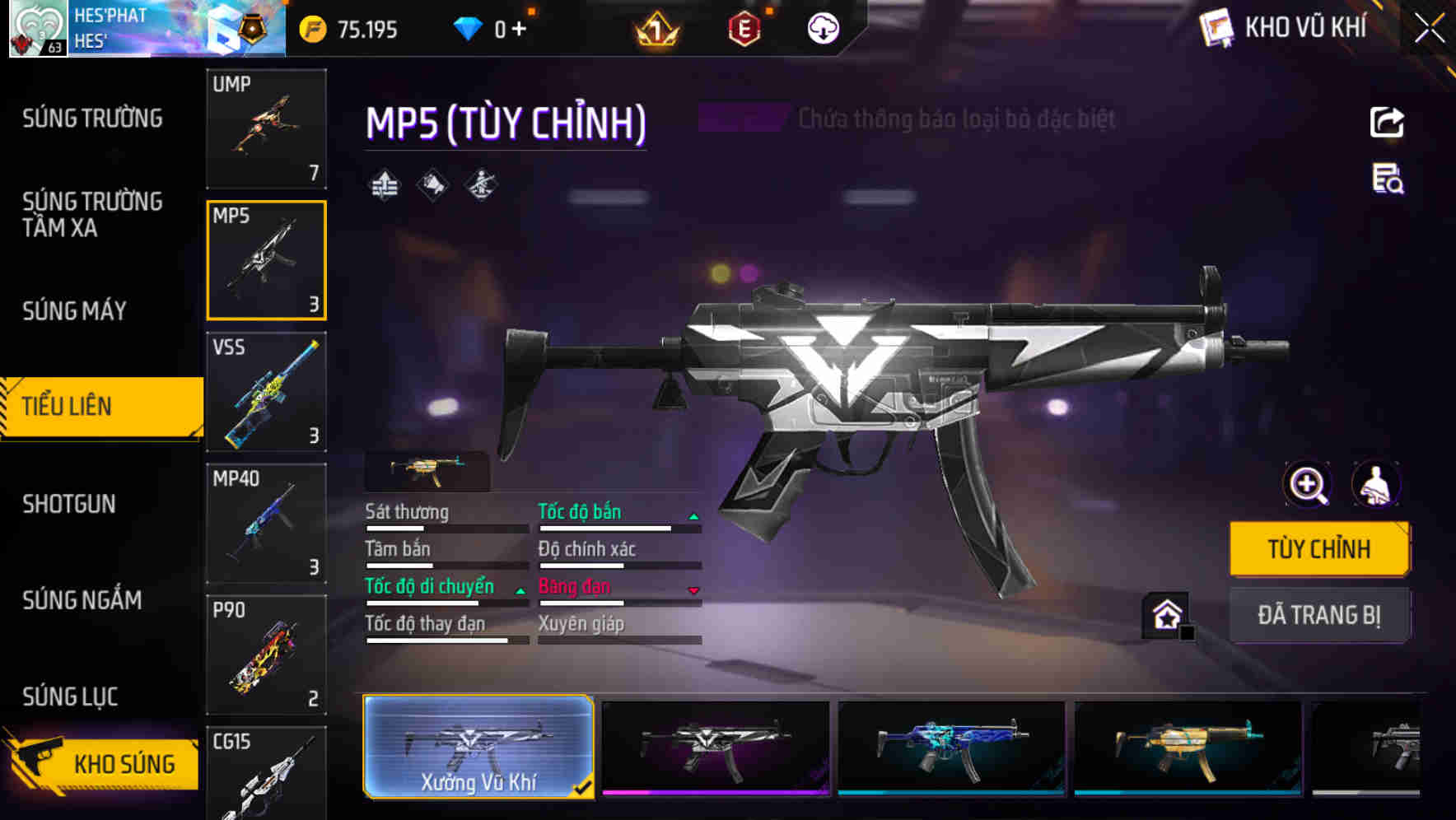1456x820 pixels.
Task: Select the VSS weapon tile
Action: coord(266,392)
